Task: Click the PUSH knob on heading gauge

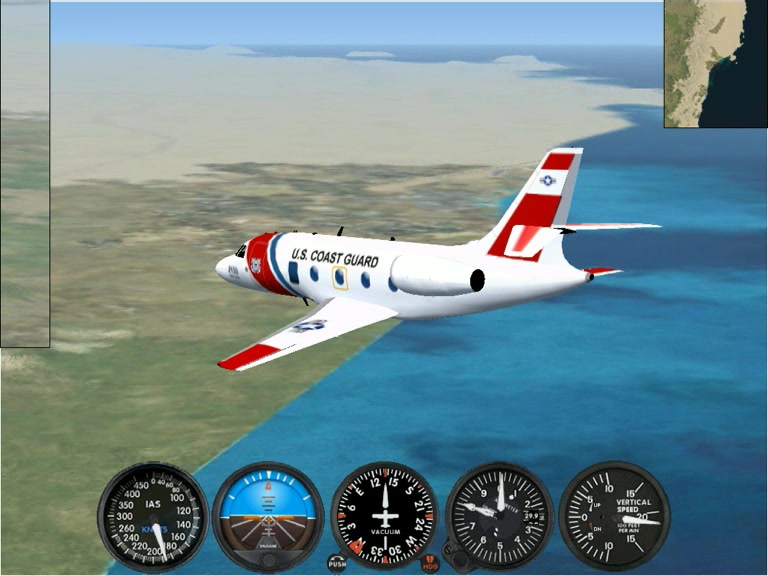Action: point(337,564)
